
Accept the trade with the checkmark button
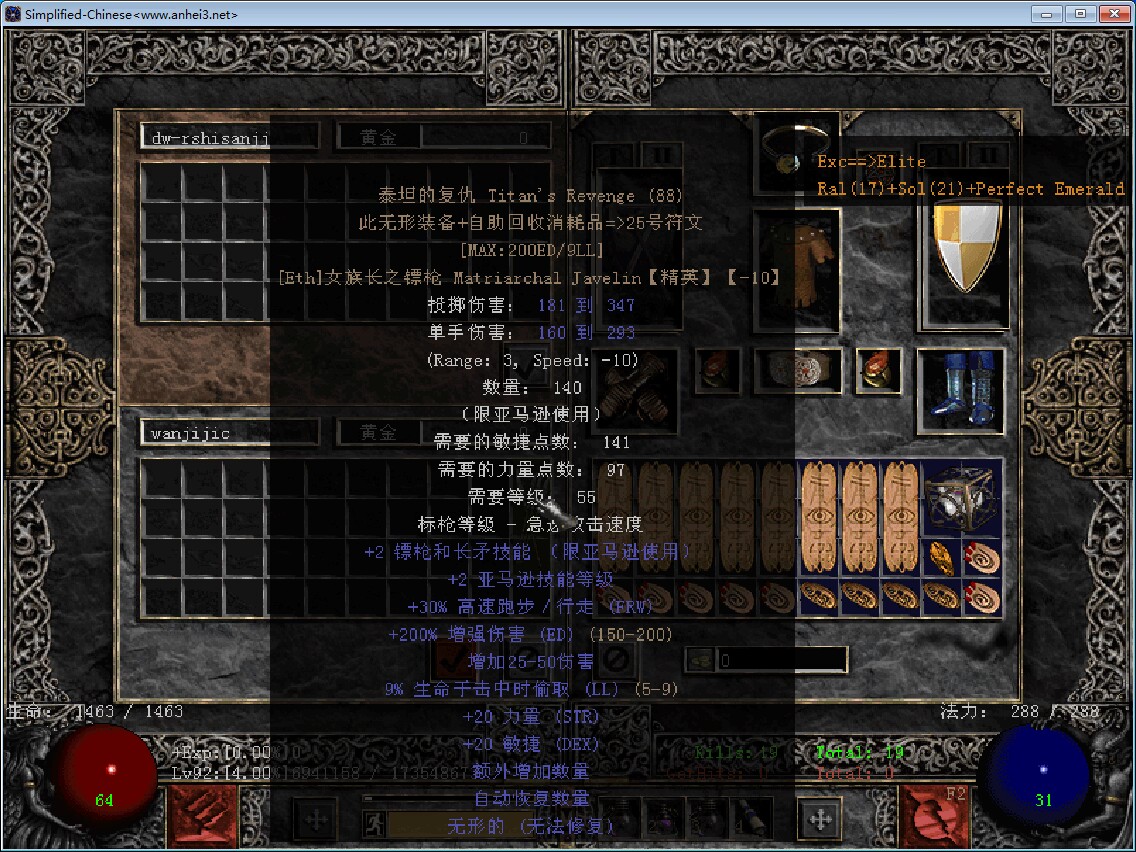tap(453, 658)
